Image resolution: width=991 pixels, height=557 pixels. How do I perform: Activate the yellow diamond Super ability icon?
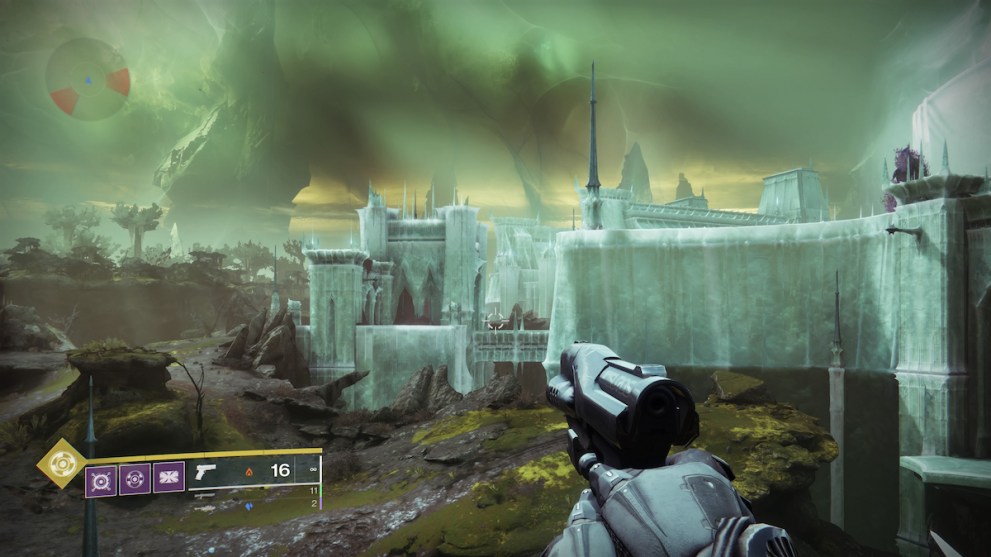pos(61,465)
